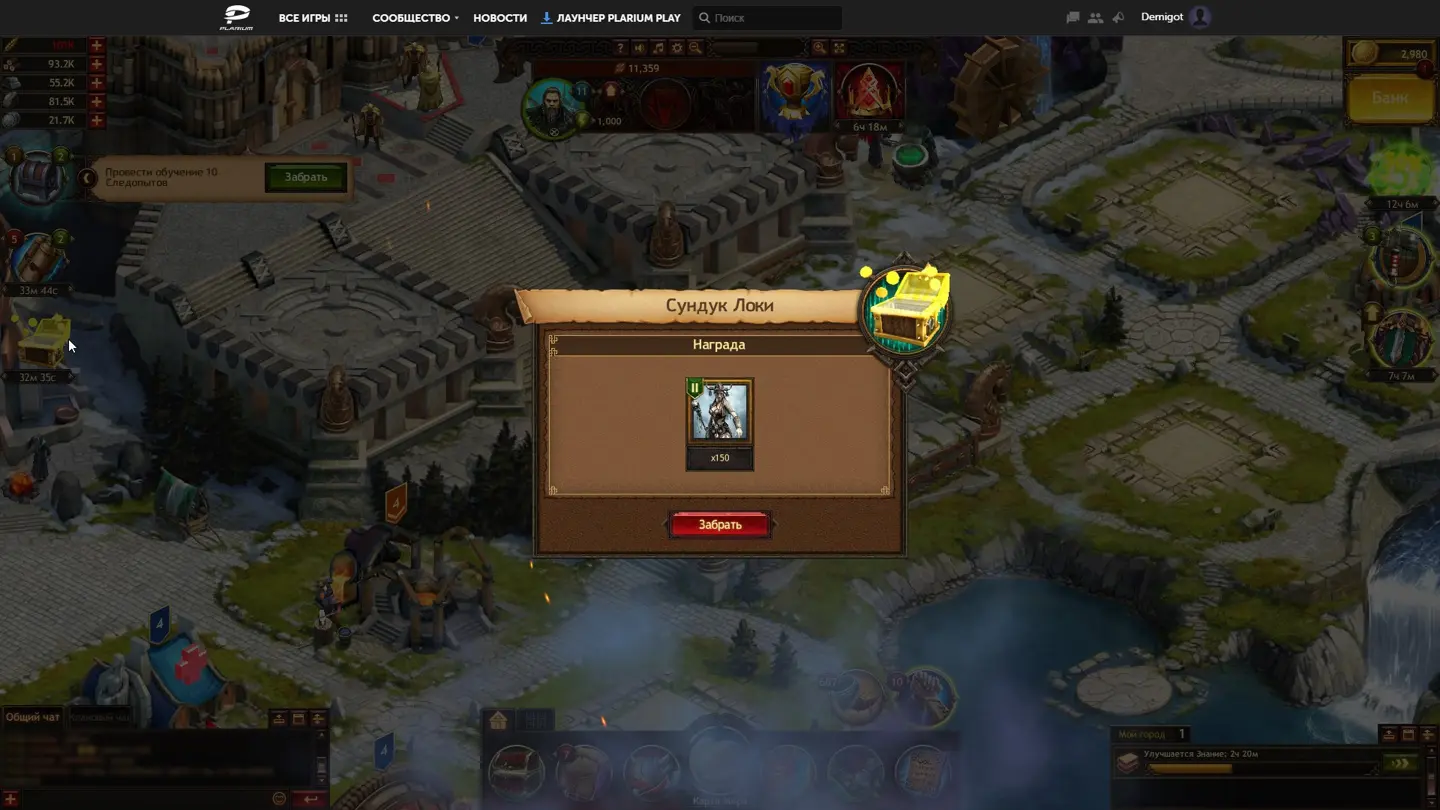The image size is (1440, 810).
Task: Open the НОВОСТИ page in Plarium header
Action: click(x=500, y=18)
